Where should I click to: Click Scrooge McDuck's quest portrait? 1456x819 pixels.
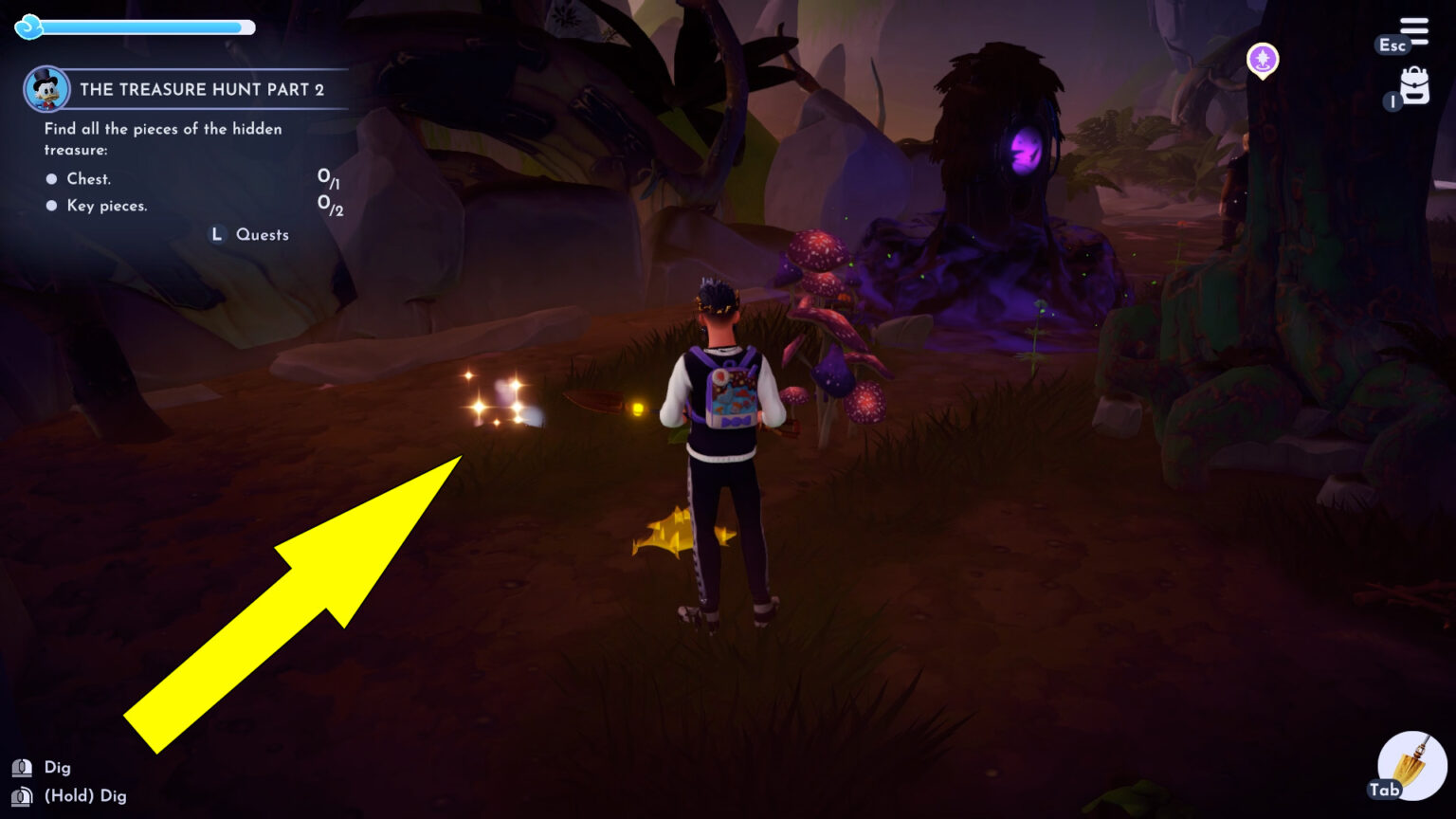46,90
